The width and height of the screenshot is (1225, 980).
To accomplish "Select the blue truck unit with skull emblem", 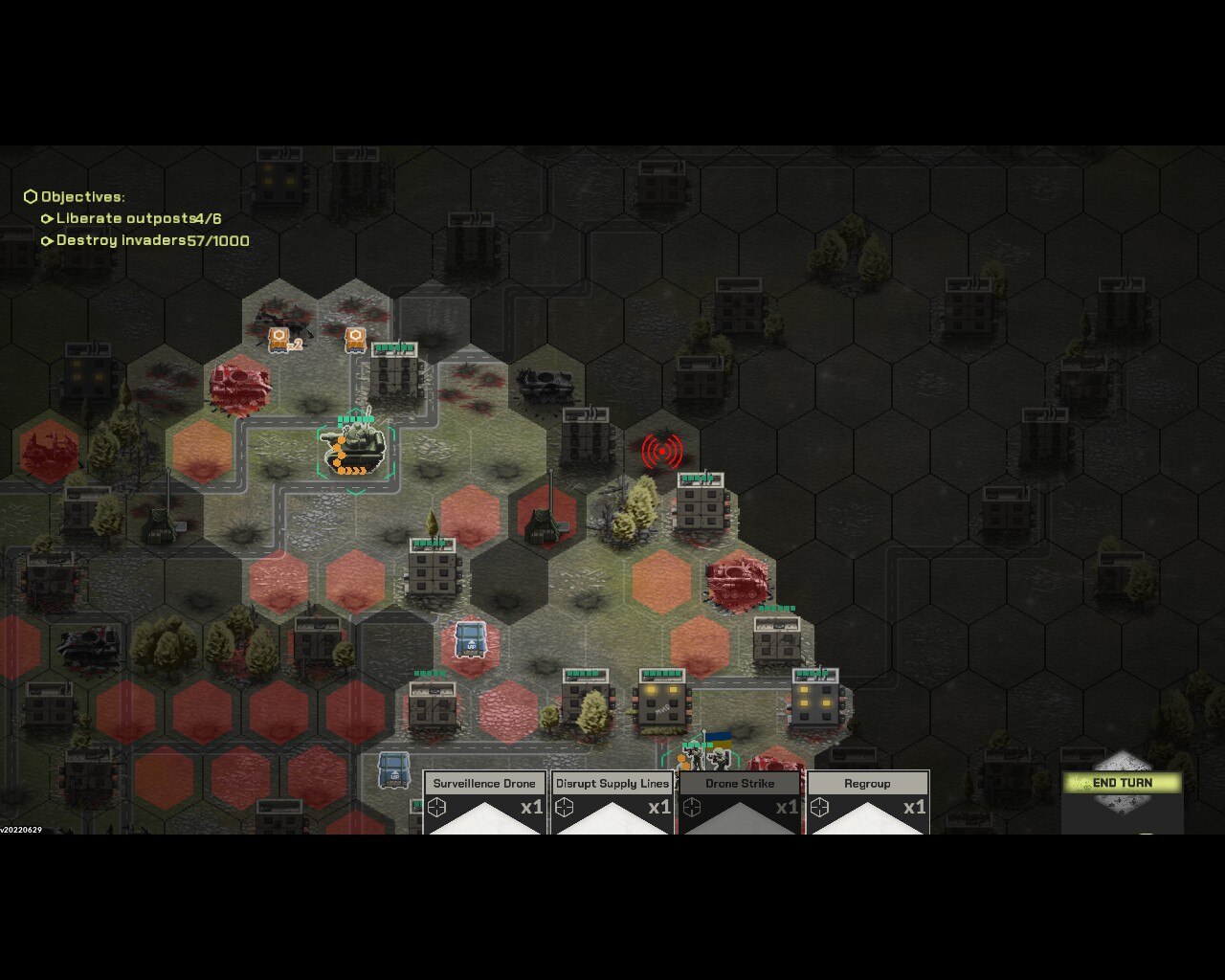I will [470, 639].
